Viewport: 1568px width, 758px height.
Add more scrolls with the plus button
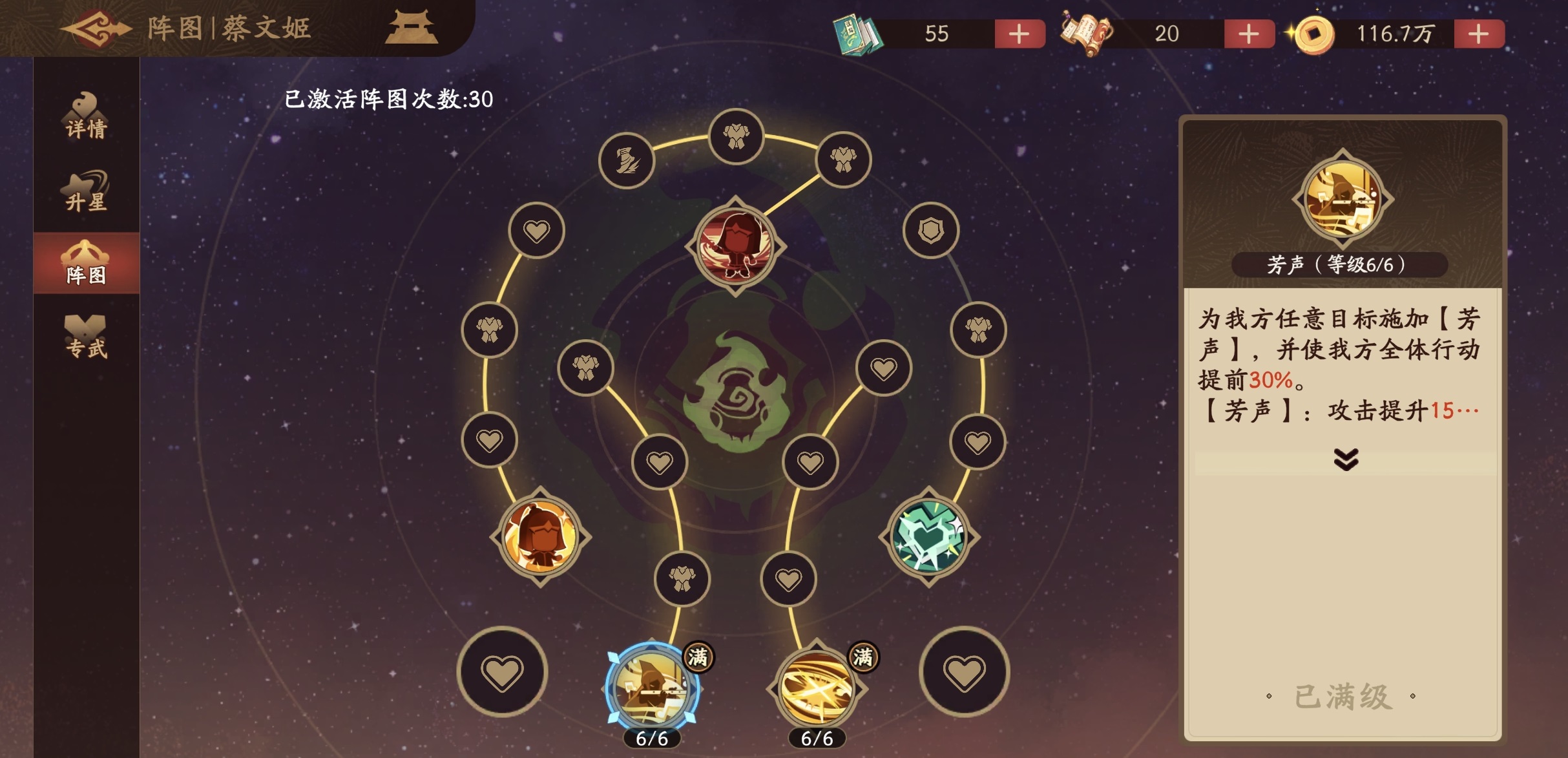1248,34
